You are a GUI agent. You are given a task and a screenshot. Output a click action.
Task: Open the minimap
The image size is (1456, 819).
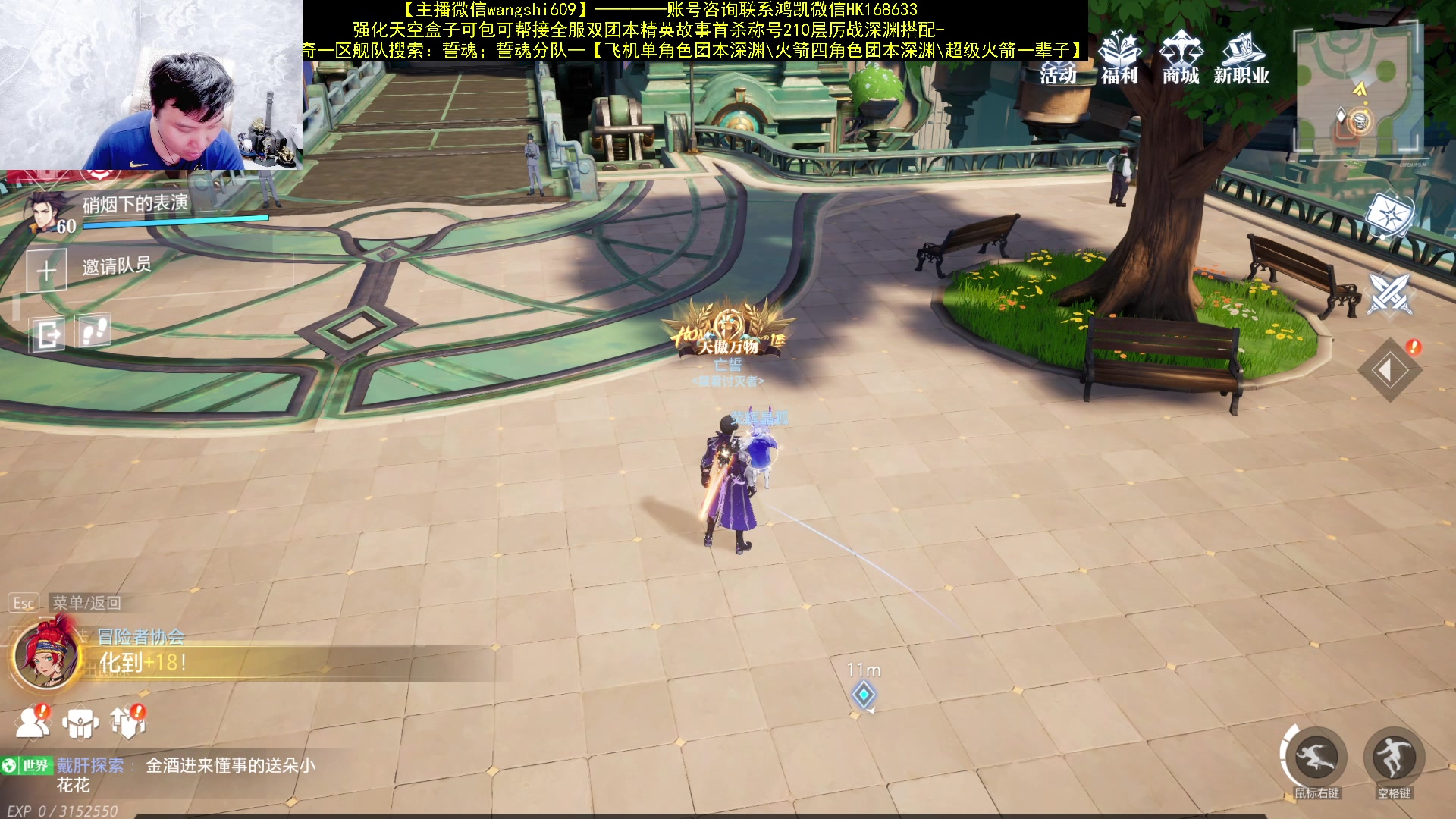pos(1356,91)
